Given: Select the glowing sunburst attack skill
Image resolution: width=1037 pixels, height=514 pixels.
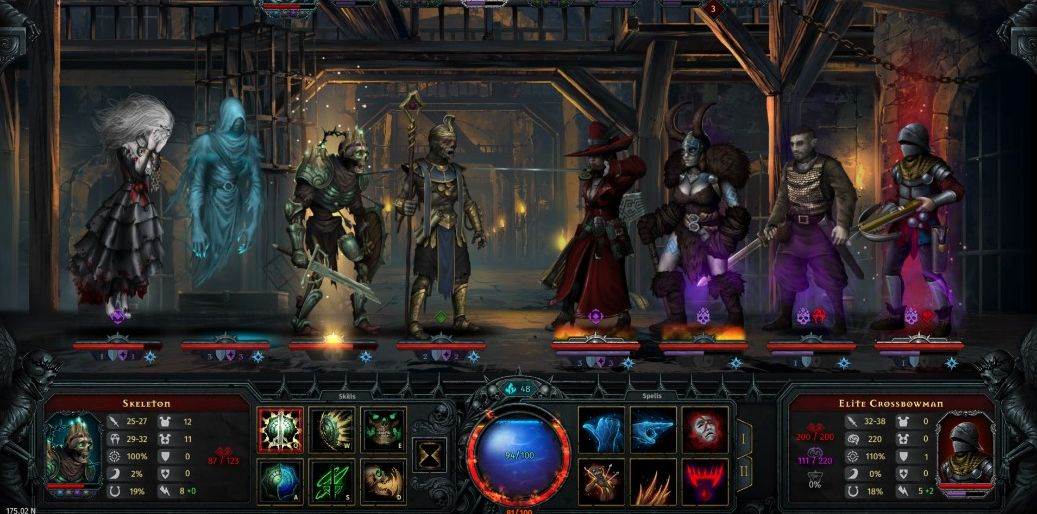Looking at the screenshot, I should pyautogui.click(x=279, y=429).
